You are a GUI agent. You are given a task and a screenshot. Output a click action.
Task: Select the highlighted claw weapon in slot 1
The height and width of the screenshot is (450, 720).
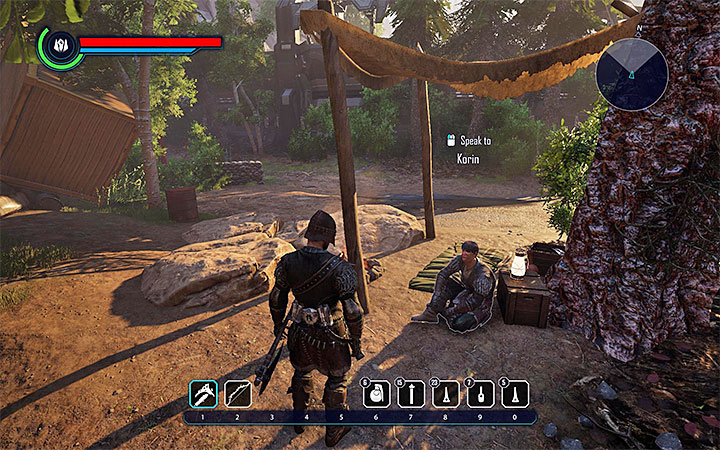[203, 394]
